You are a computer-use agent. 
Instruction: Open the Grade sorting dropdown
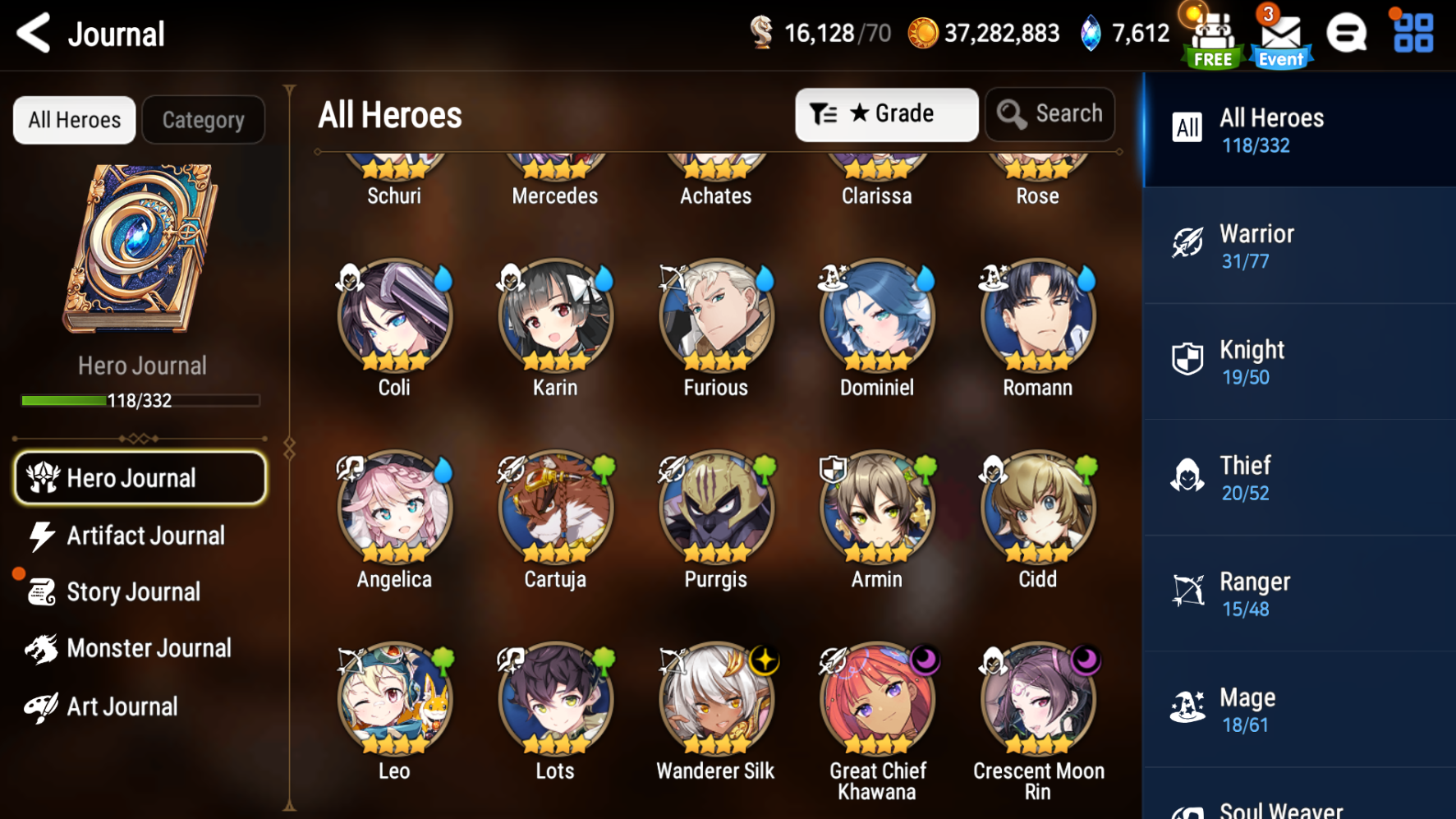[886, 114]
